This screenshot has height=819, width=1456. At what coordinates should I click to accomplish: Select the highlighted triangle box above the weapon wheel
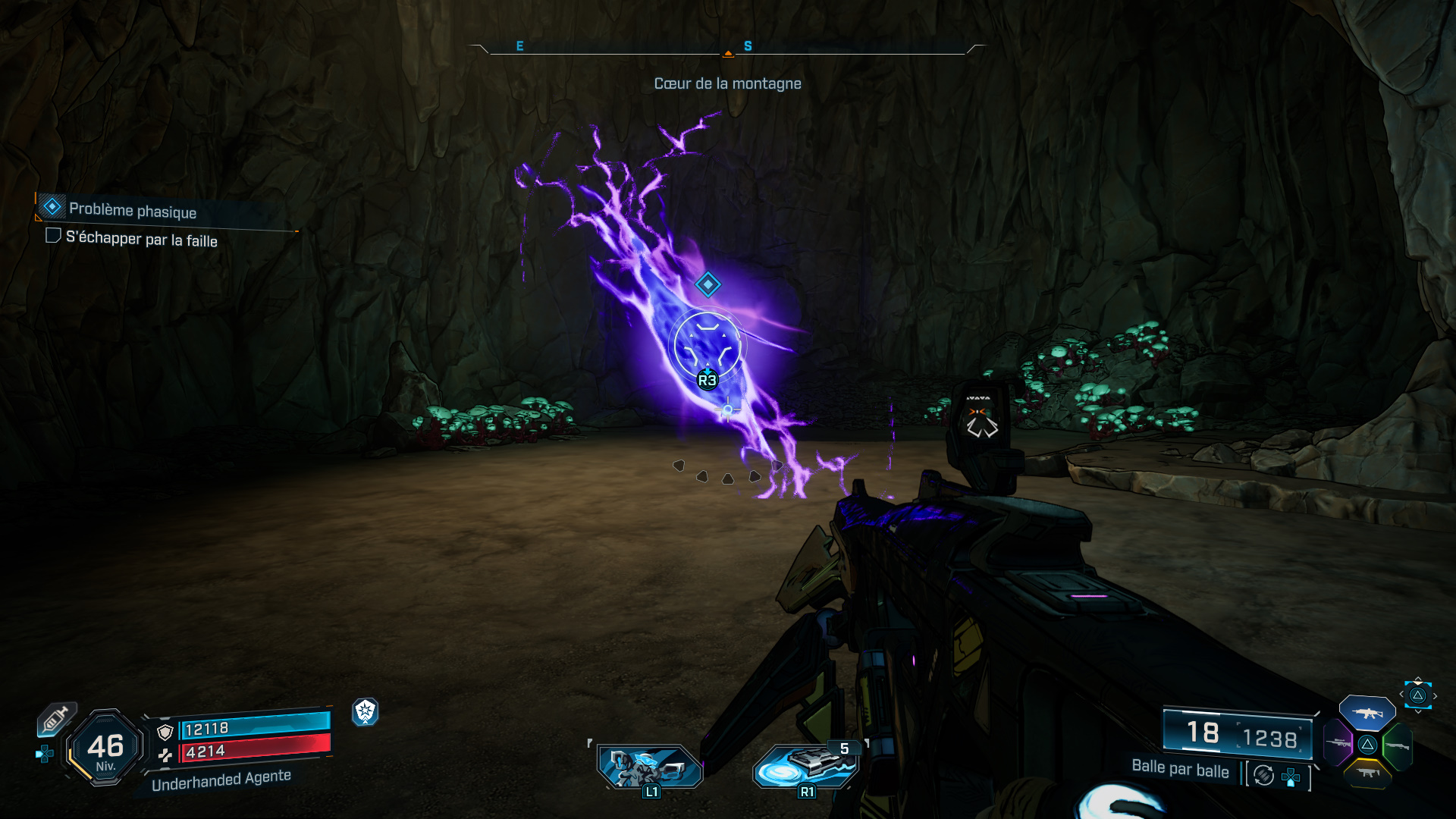(x=1417, y=695)
